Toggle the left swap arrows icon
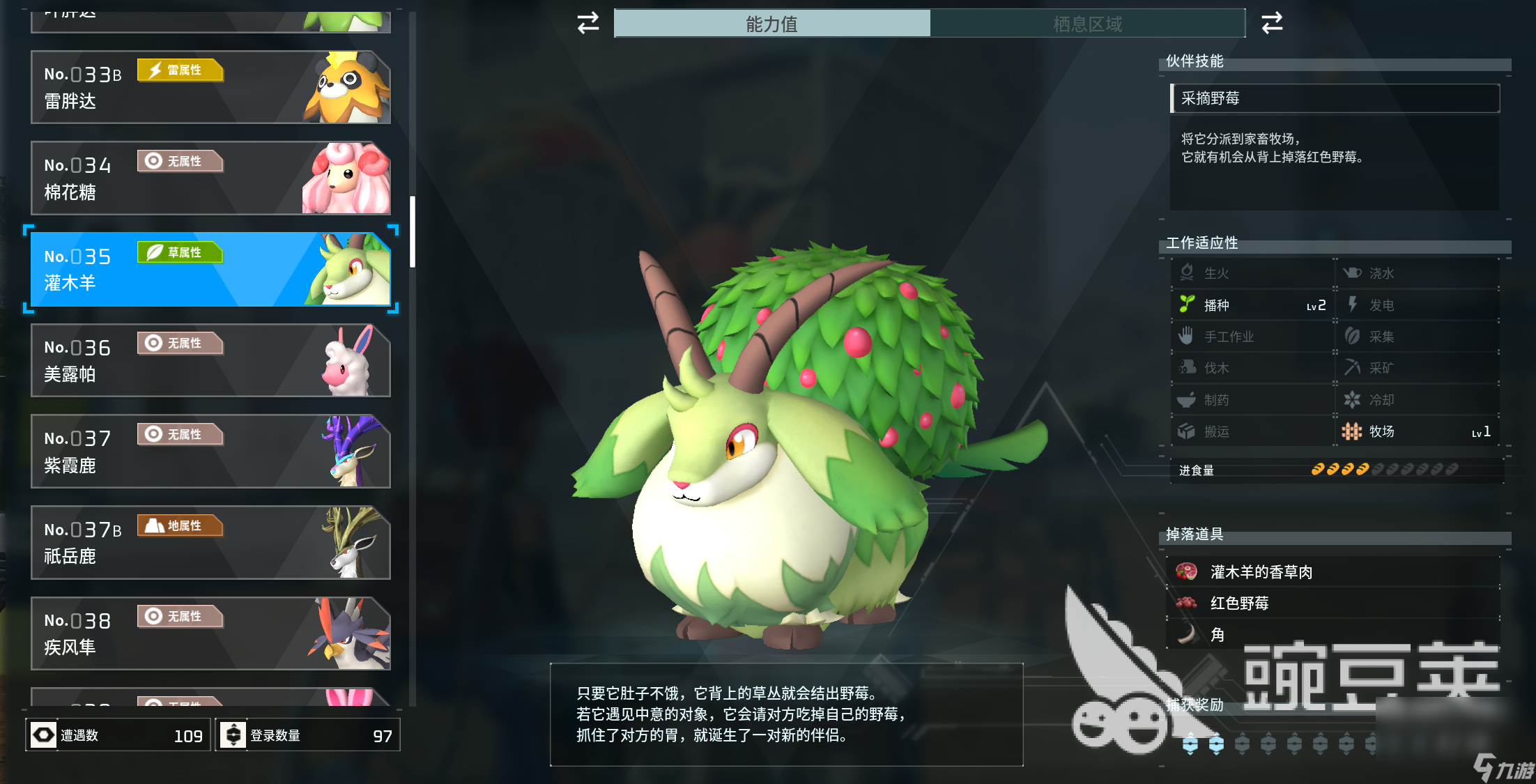This screenshot has height=784, width=1536. pyautogui.click(x=587, y=23)
